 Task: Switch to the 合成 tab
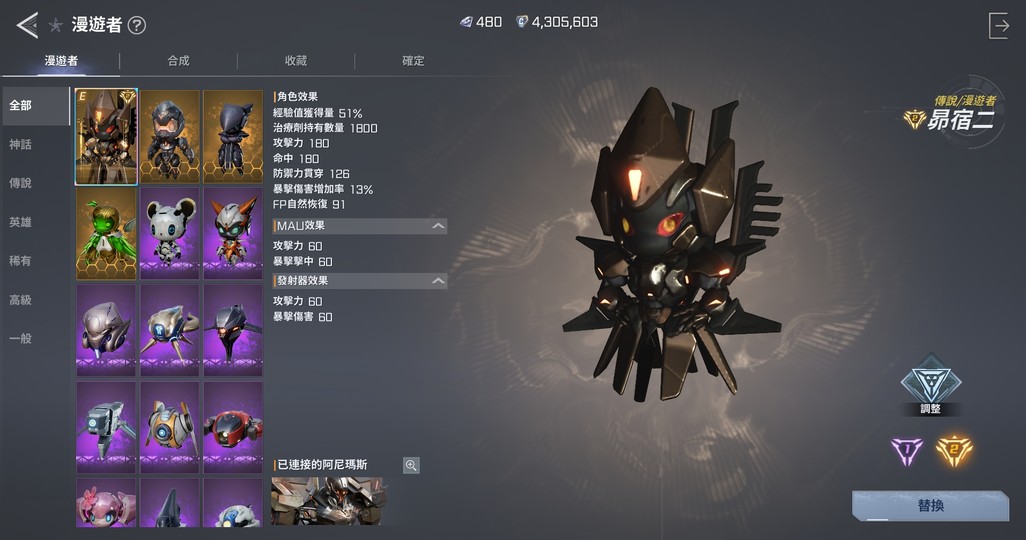[178, 61]
